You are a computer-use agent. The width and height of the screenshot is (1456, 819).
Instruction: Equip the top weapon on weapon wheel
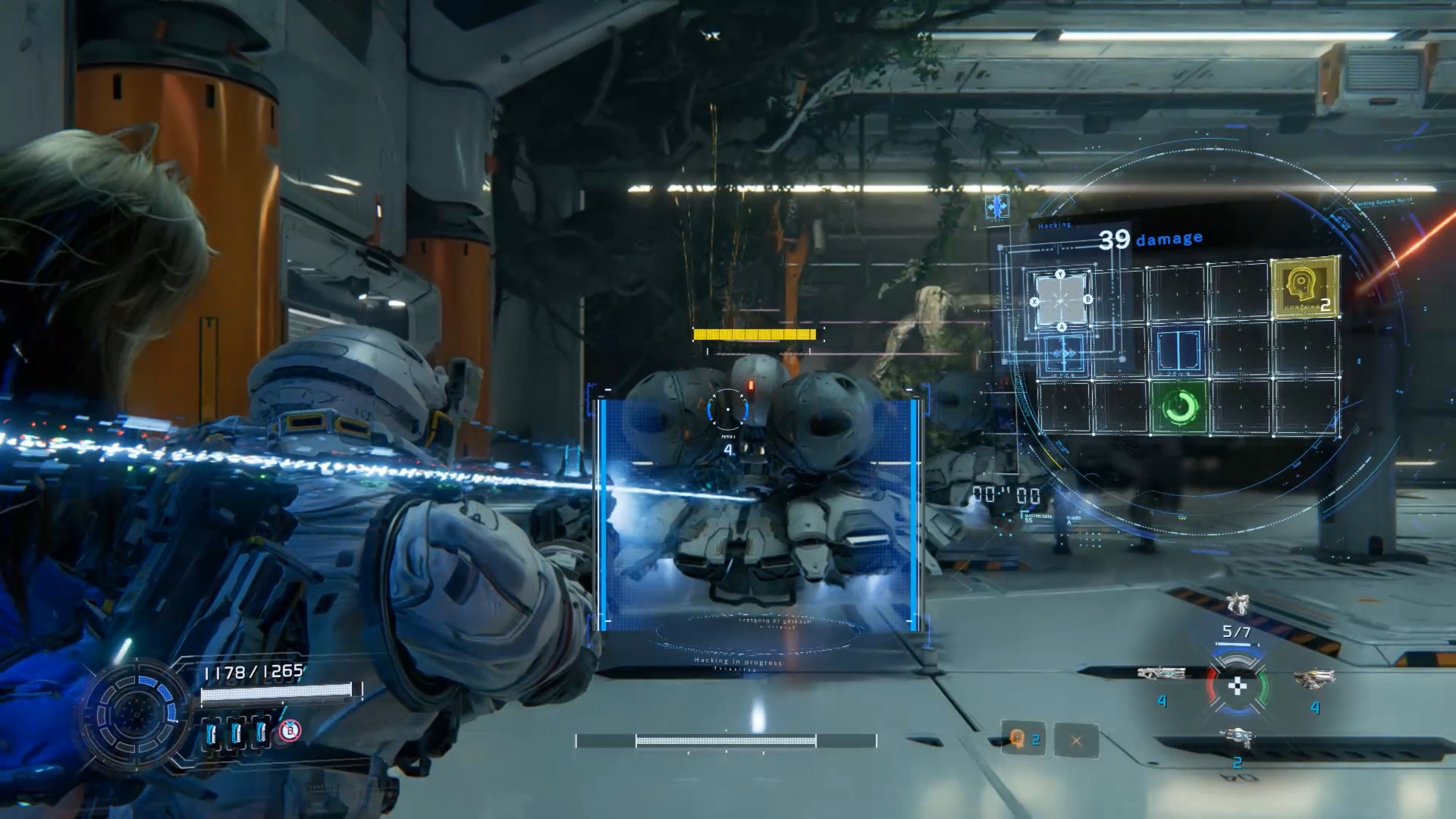pyautogui.click(x=1237, y=605)
